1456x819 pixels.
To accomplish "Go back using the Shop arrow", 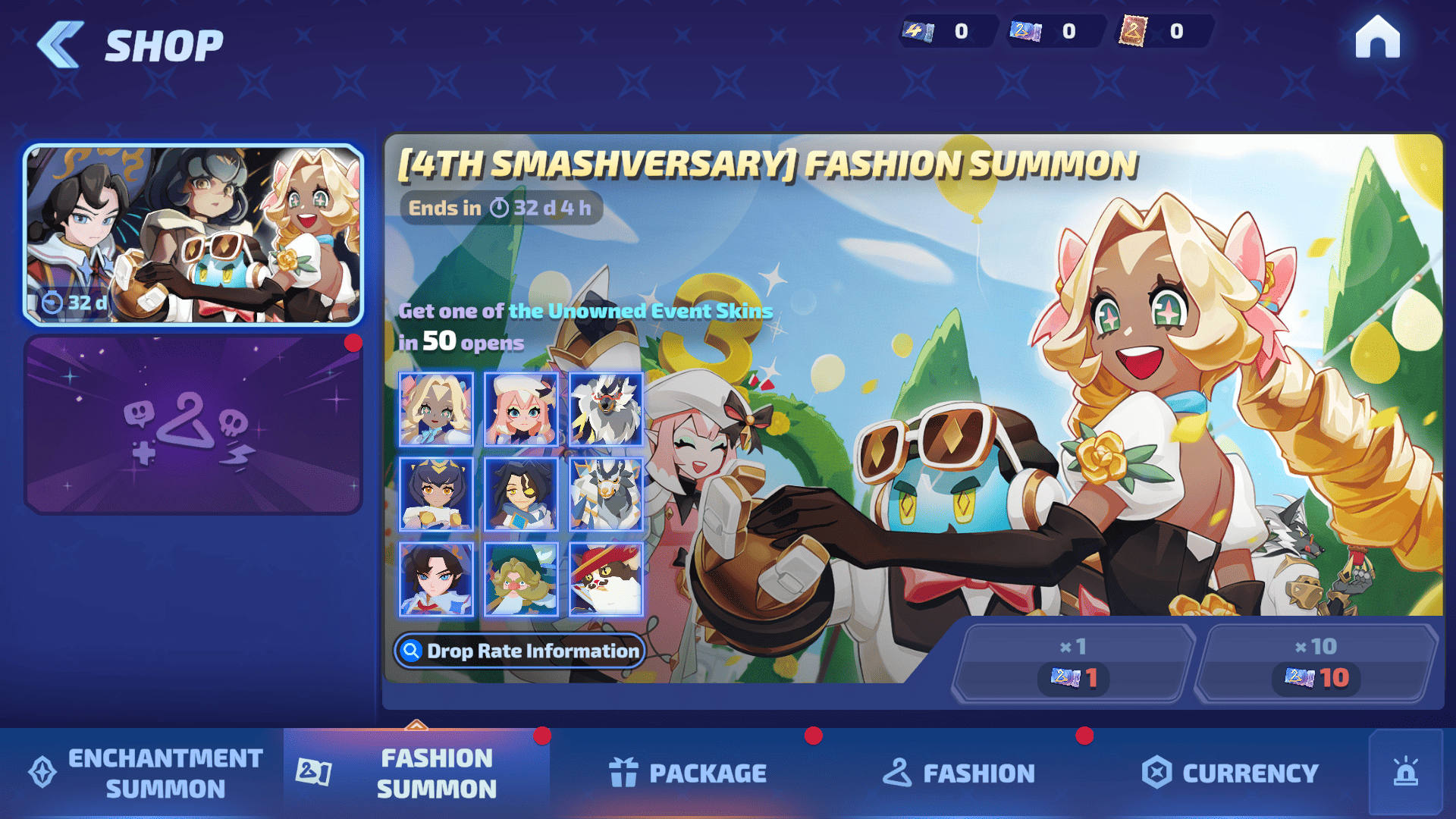I will (x=61, y=44).
